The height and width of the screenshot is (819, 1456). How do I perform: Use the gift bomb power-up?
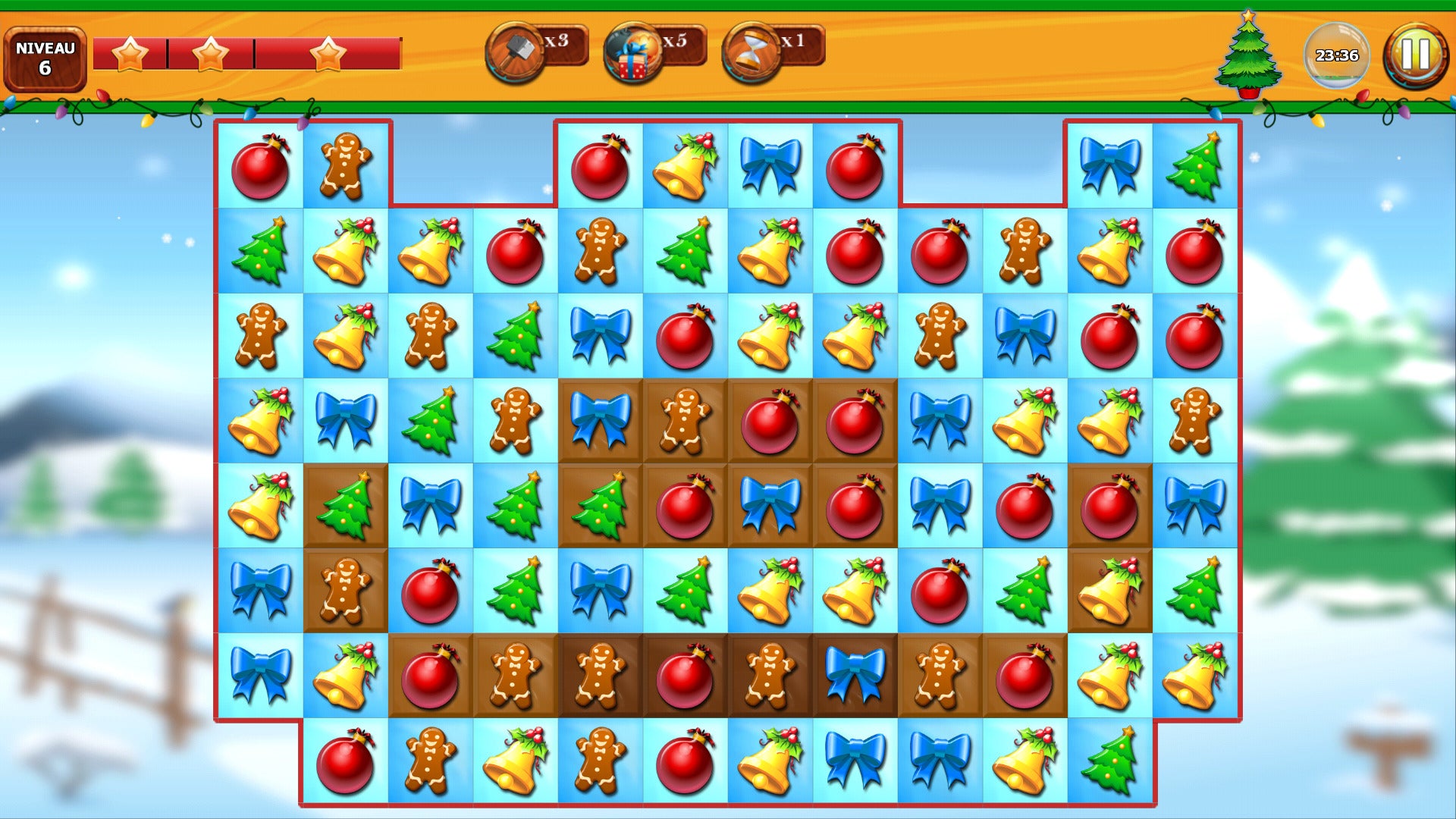634,53
